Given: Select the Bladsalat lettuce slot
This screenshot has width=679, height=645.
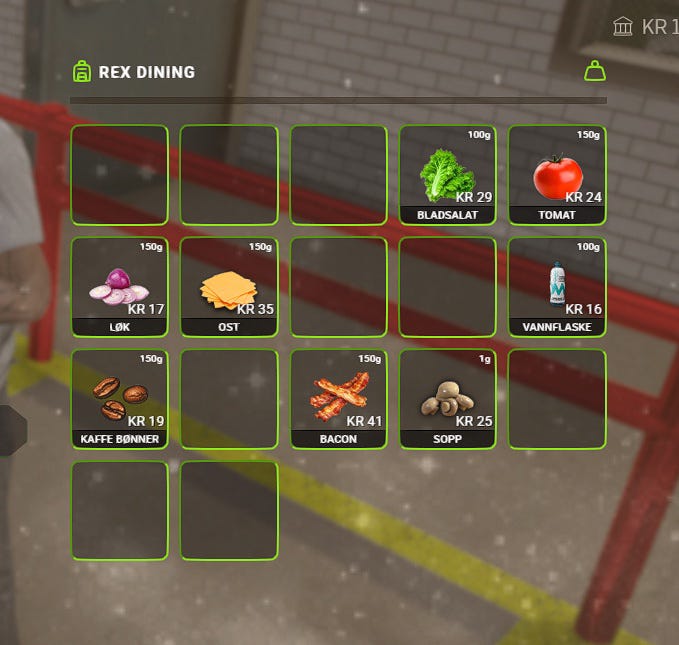Looking at the screenshot, I should pos(447,175).
